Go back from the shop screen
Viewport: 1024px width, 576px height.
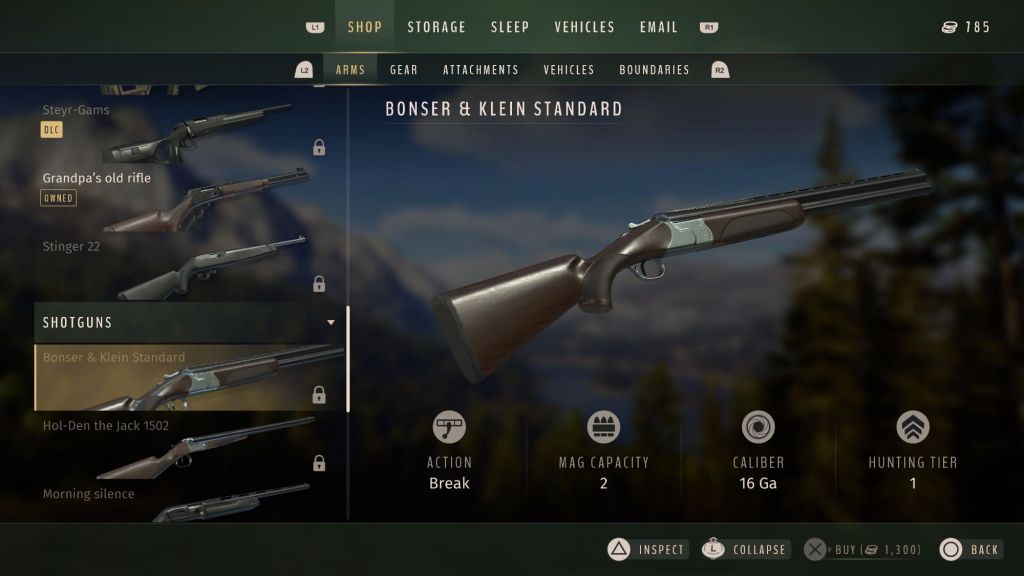(x=970, y=549)
